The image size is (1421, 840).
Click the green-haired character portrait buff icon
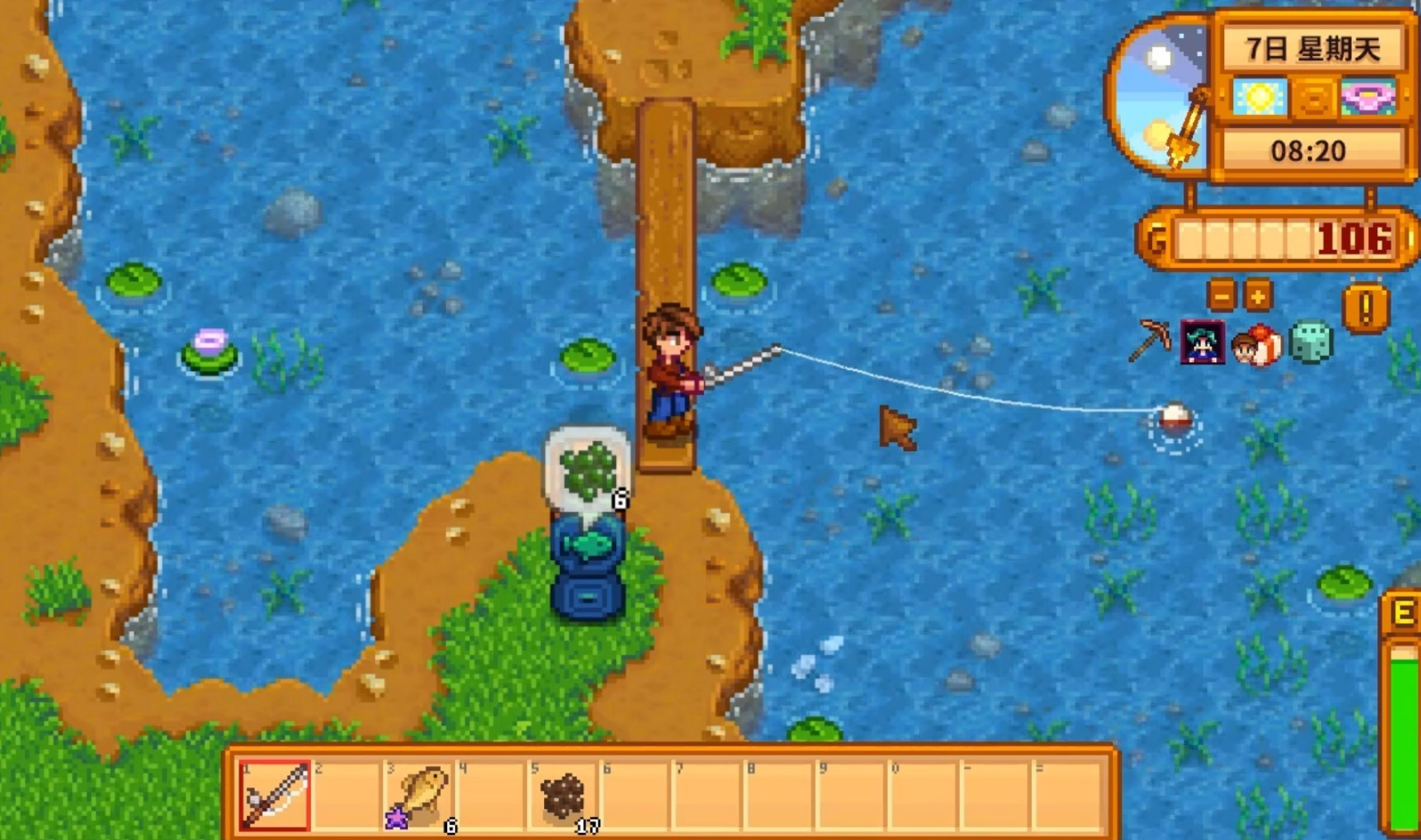pyautogui.click(x=1202, y=343)
